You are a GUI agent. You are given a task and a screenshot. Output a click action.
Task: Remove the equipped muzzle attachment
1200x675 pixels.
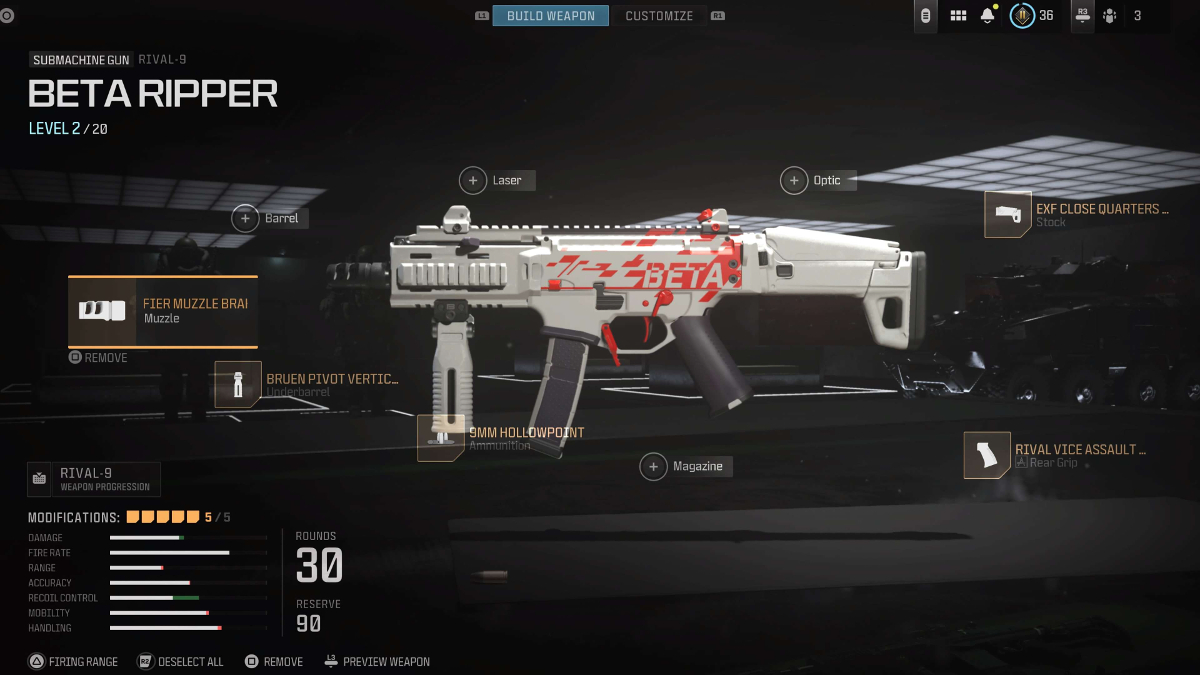pyautogui.click(x=98, y=357)
